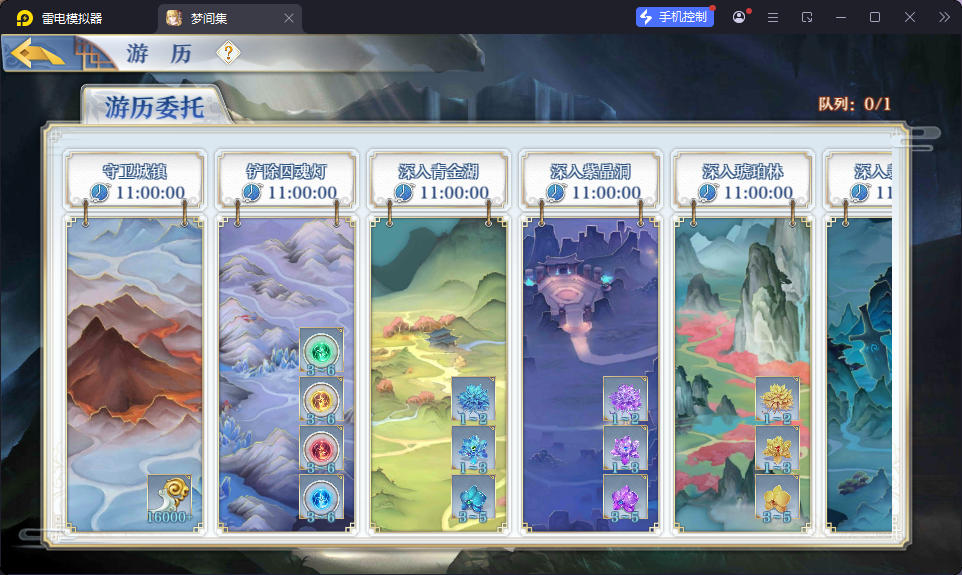
Task: Inspect the green orb reward icon
Action: (x=321, y=351)
